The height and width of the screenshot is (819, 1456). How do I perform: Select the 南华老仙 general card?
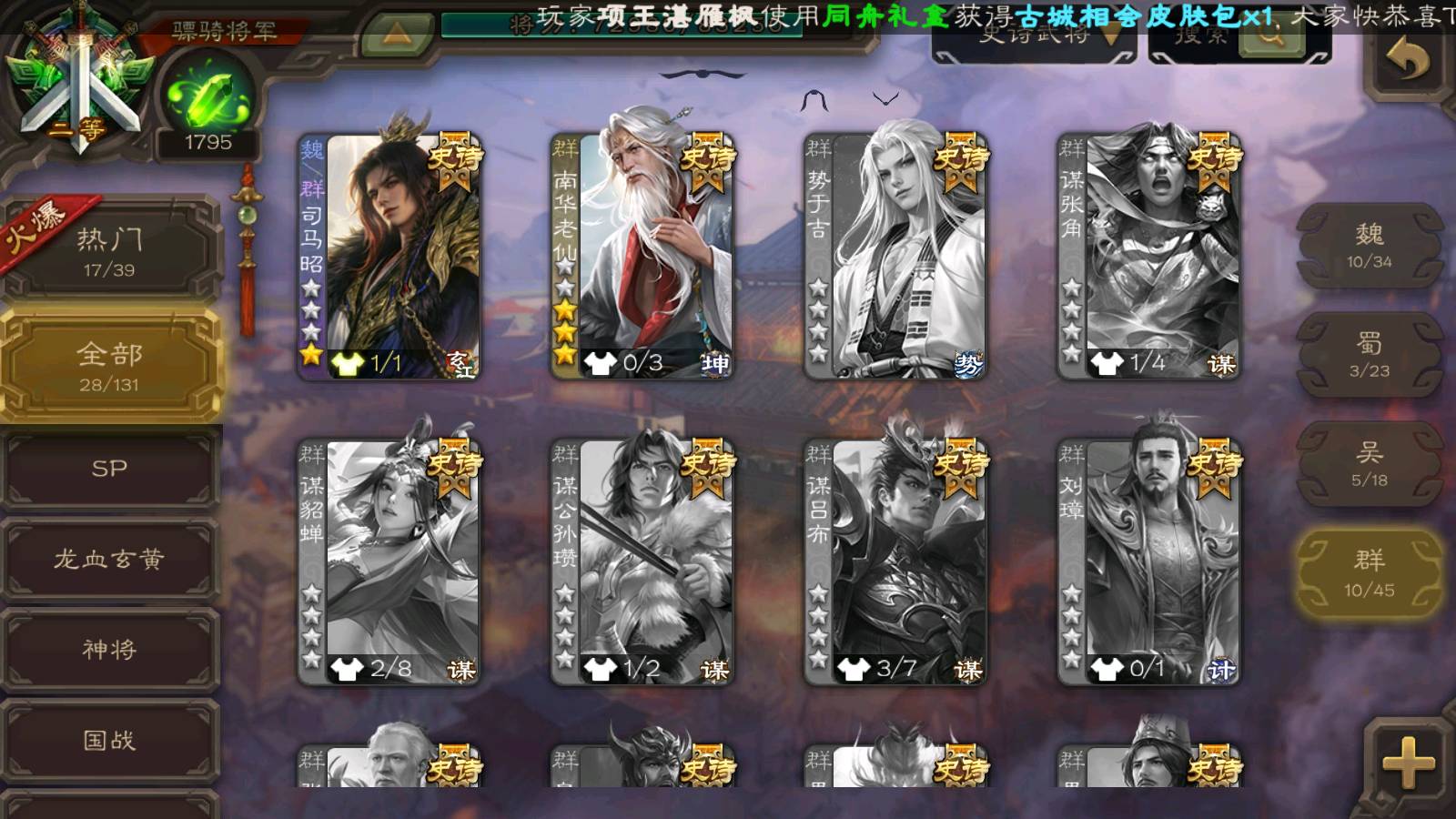tap(642, 257)
